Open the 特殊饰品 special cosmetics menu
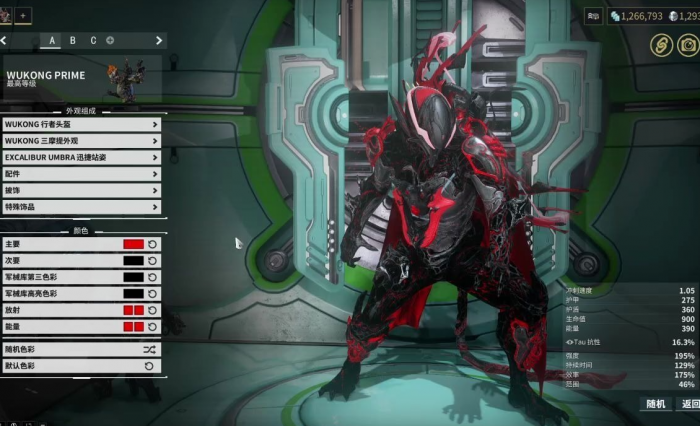Viewport: 700px width, 426px height. pos(81,207)
